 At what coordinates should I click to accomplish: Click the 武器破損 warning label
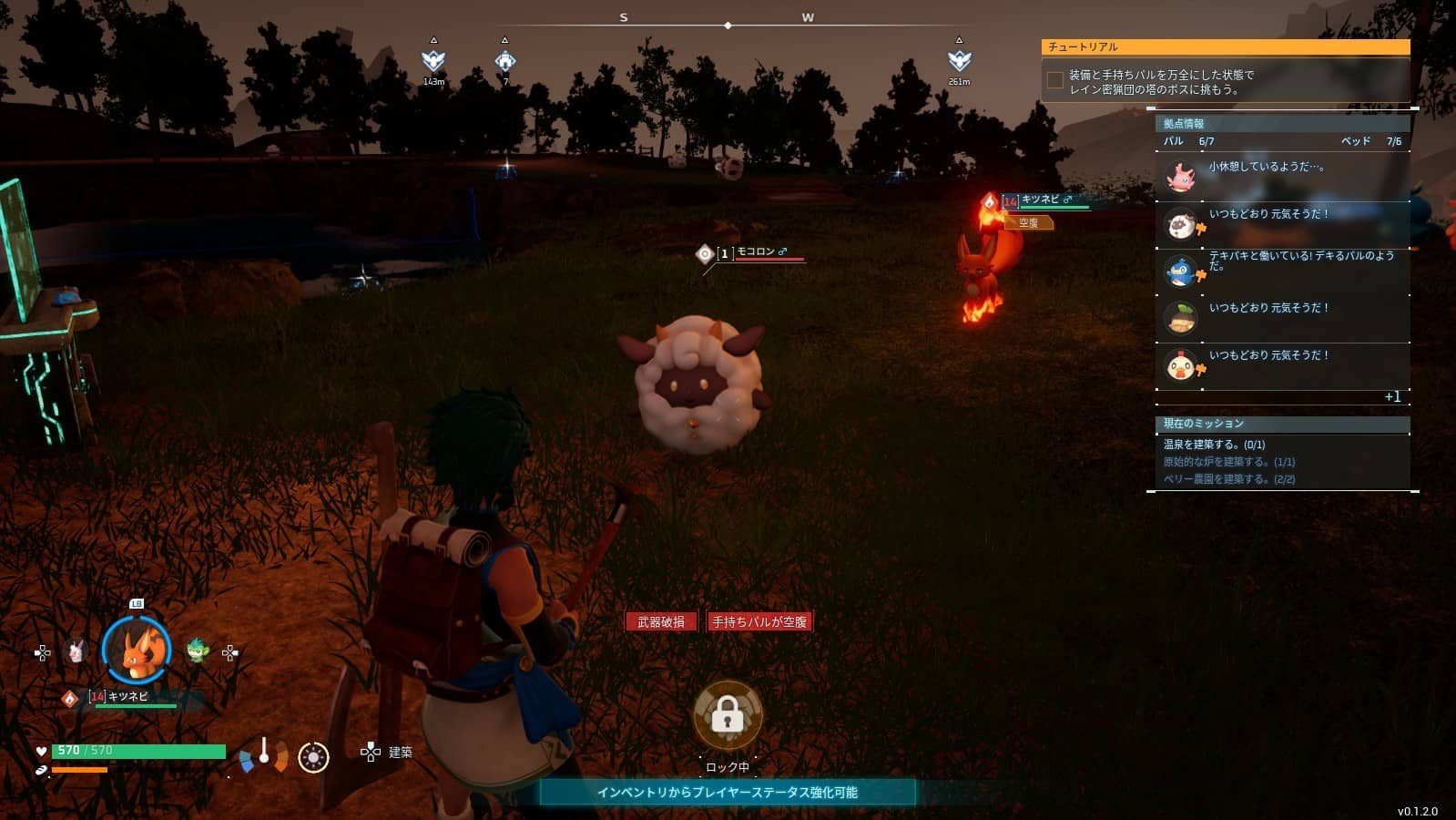click(661, 621)
